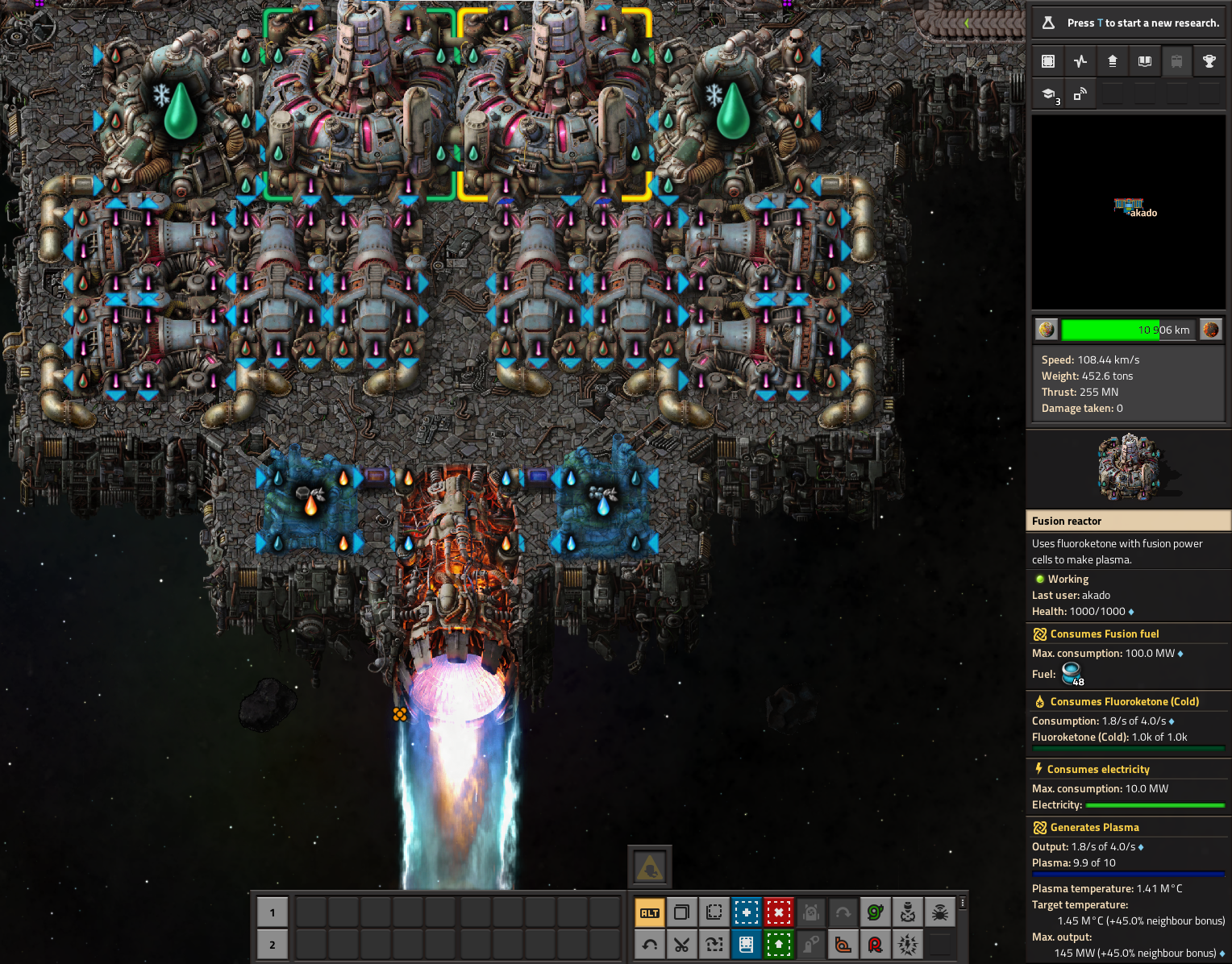Open the production statistics graph button

(x=1080, y=61)
